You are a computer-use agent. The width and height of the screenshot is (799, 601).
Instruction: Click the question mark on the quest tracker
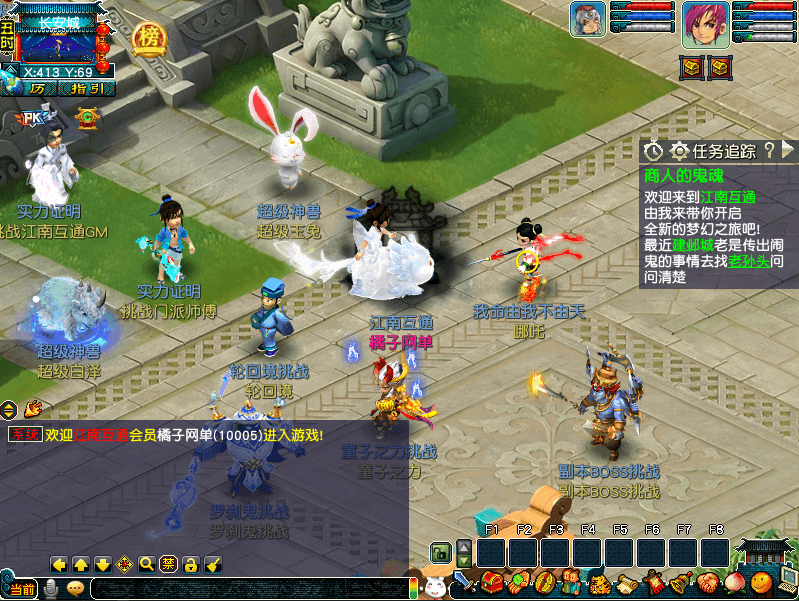(x=768, y=150)
